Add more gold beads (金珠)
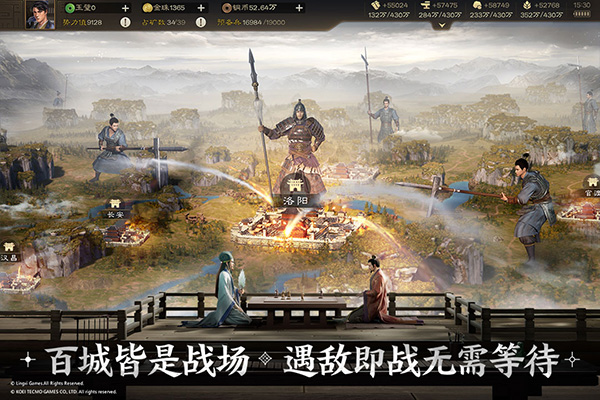This screenshot has height=400, width=600. tap(208, 8)
